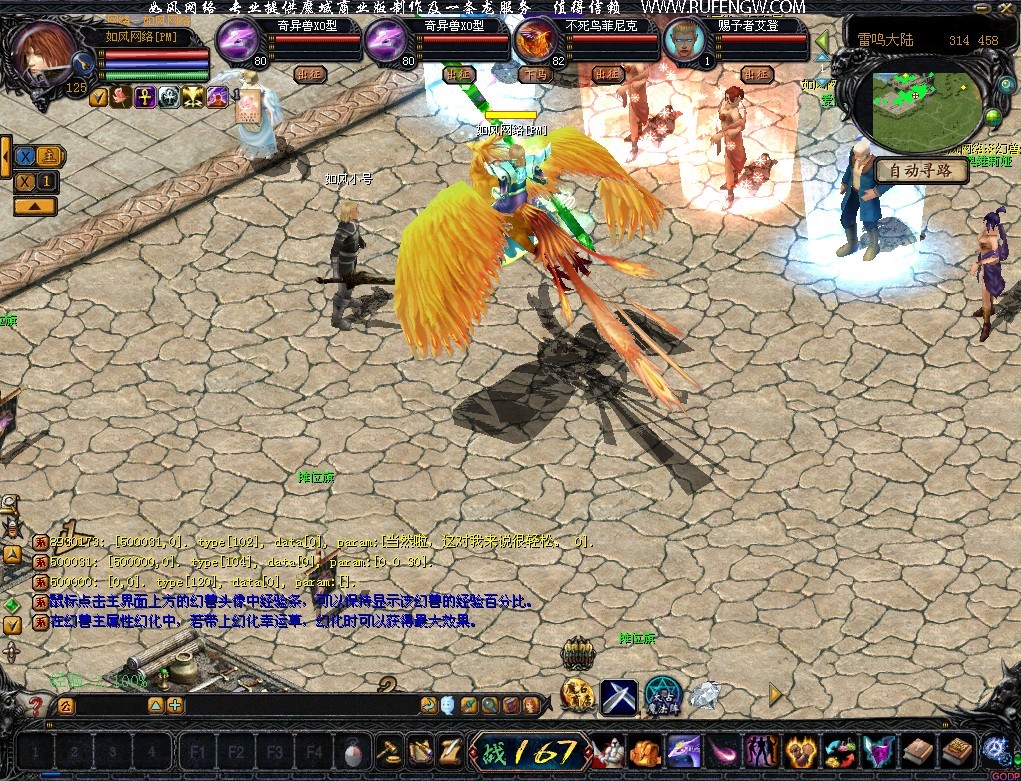Click the ankh buff icon

144,97
